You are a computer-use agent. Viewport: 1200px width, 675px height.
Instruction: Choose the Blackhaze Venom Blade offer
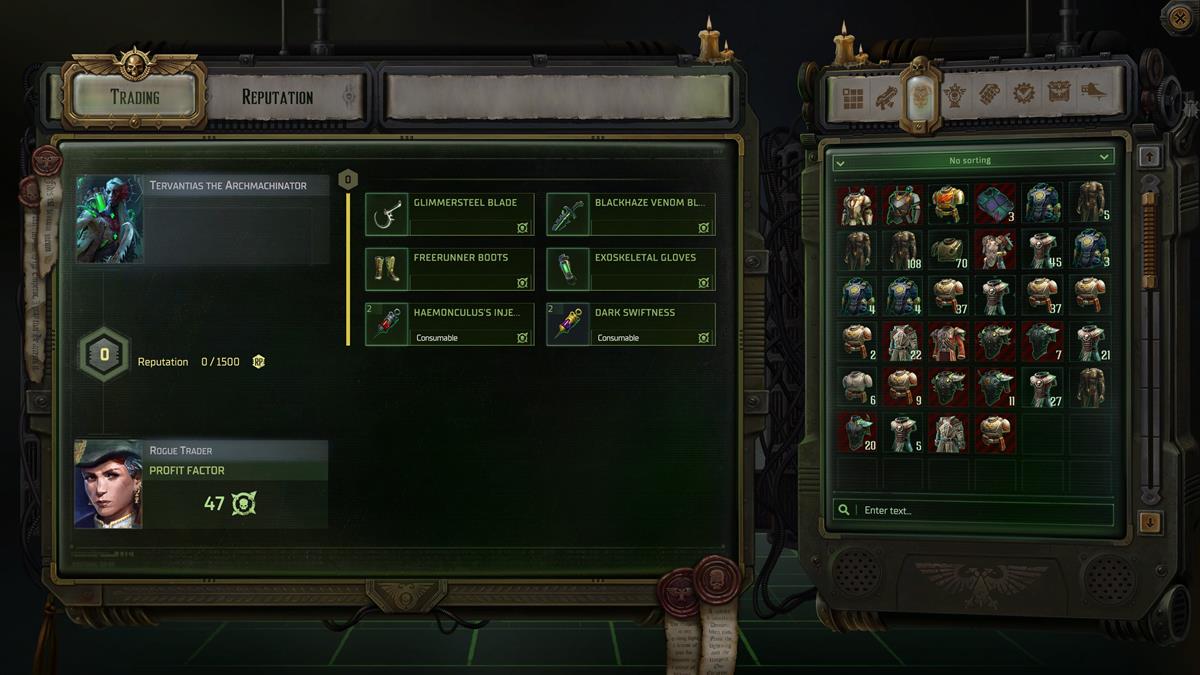tap(631, 214)
